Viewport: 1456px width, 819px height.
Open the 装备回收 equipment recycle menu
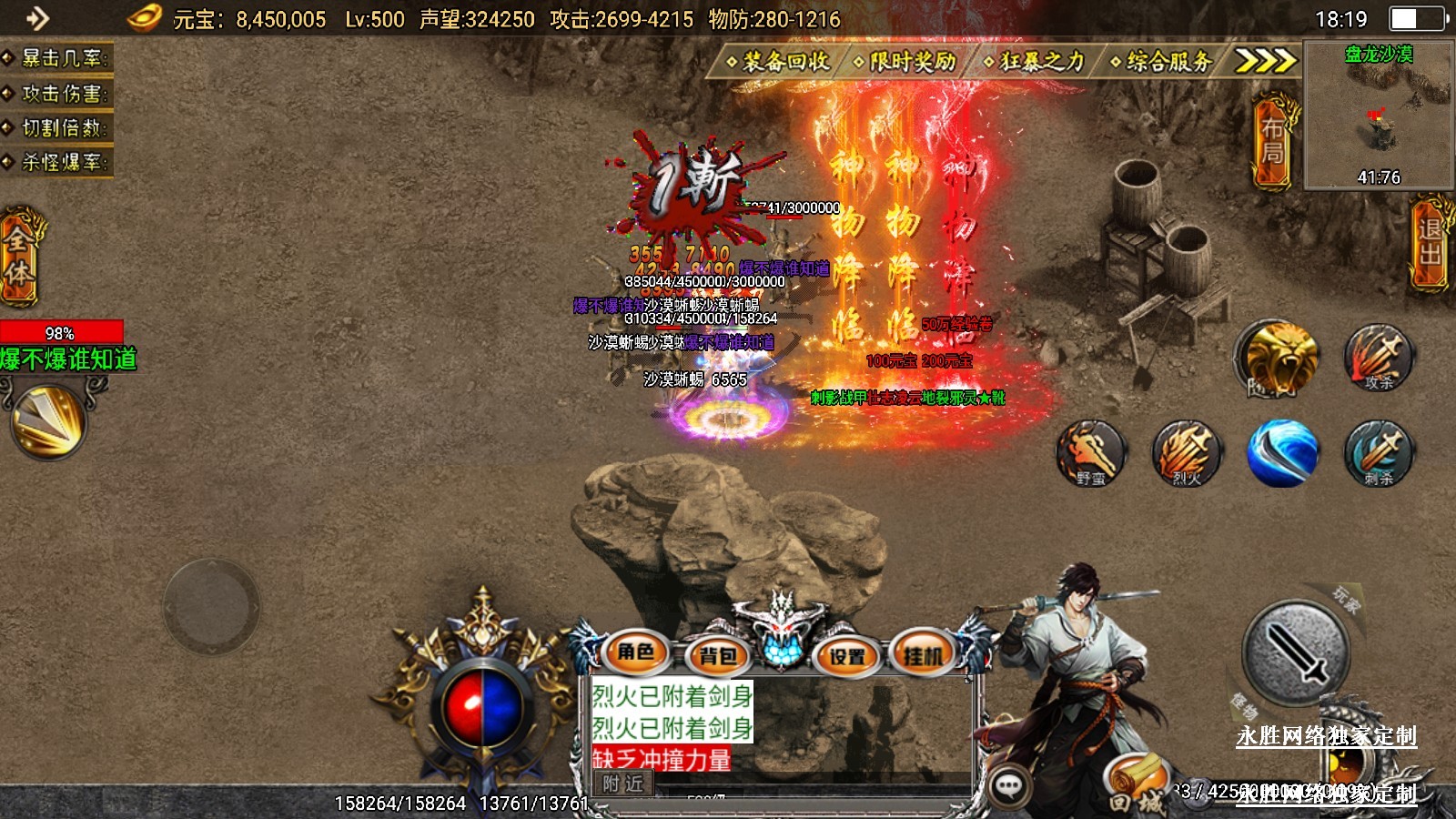[x=779, y=61]
